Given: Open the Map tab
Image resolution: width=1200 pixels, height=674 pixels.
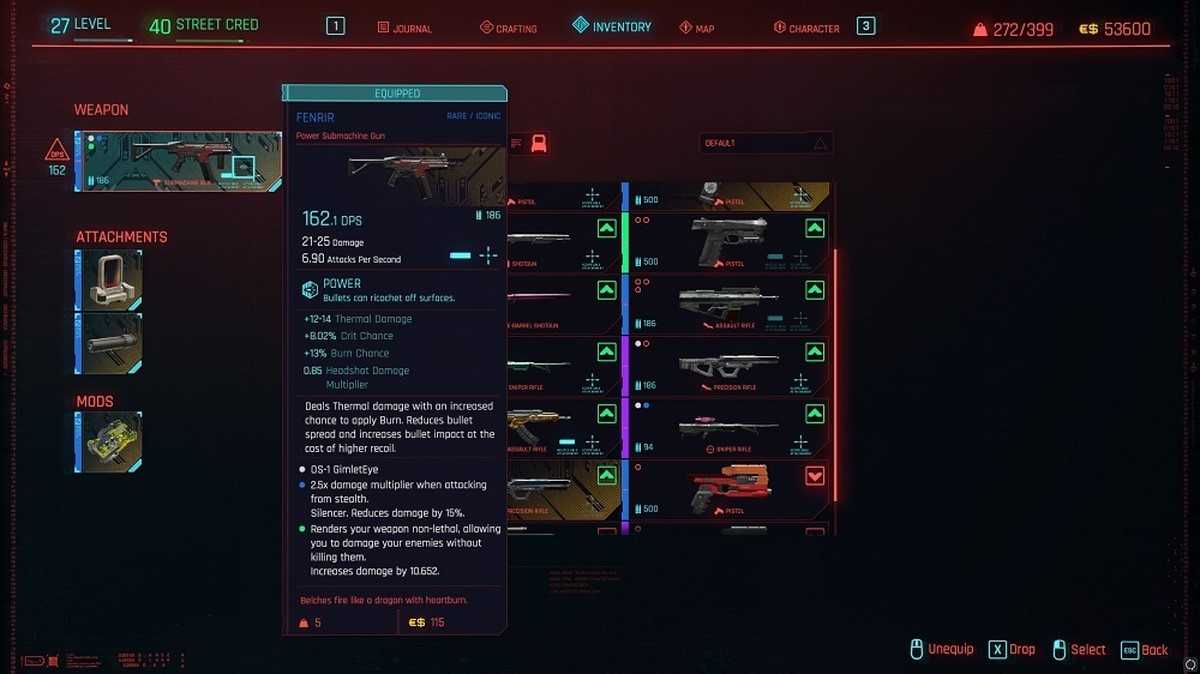Looking at the screenshot, I should tap(697, 28).
